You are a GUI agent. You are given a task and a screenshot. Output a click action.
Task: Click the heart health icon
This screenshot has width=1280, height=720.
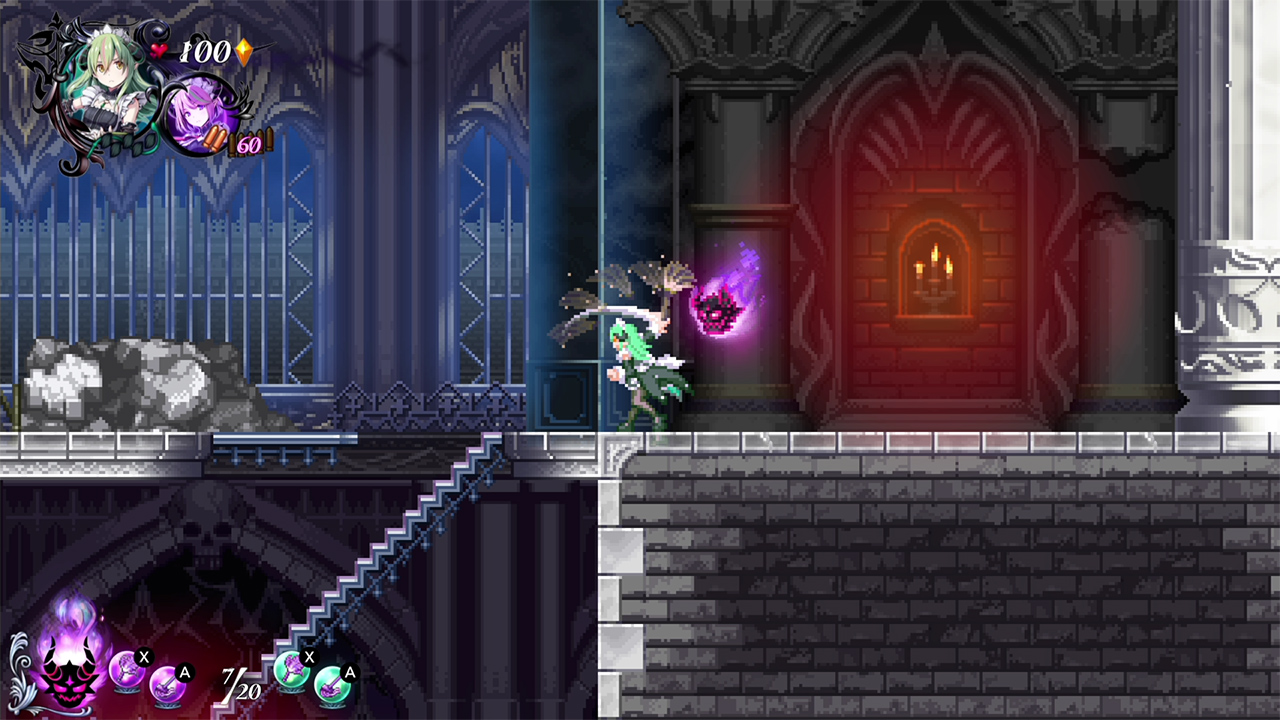pos(160,49)
